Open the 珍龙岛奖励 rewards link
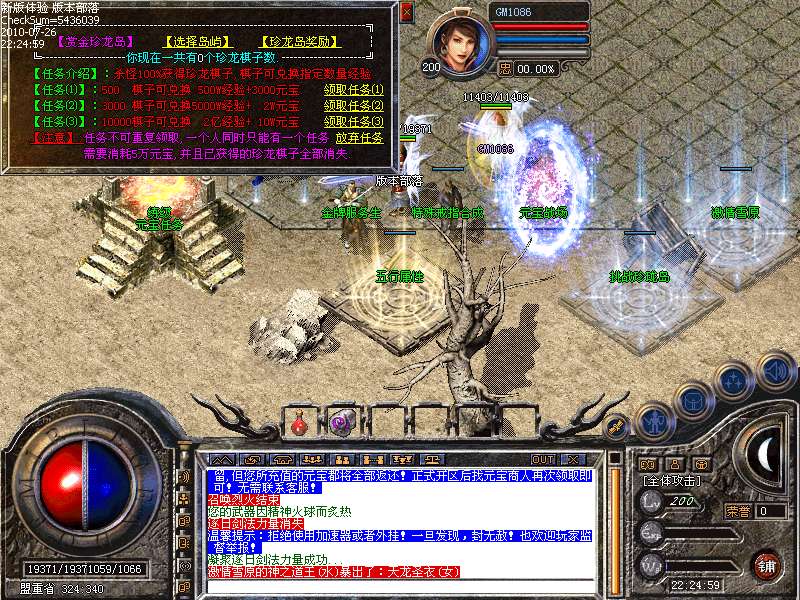 [x=303, y=43]
